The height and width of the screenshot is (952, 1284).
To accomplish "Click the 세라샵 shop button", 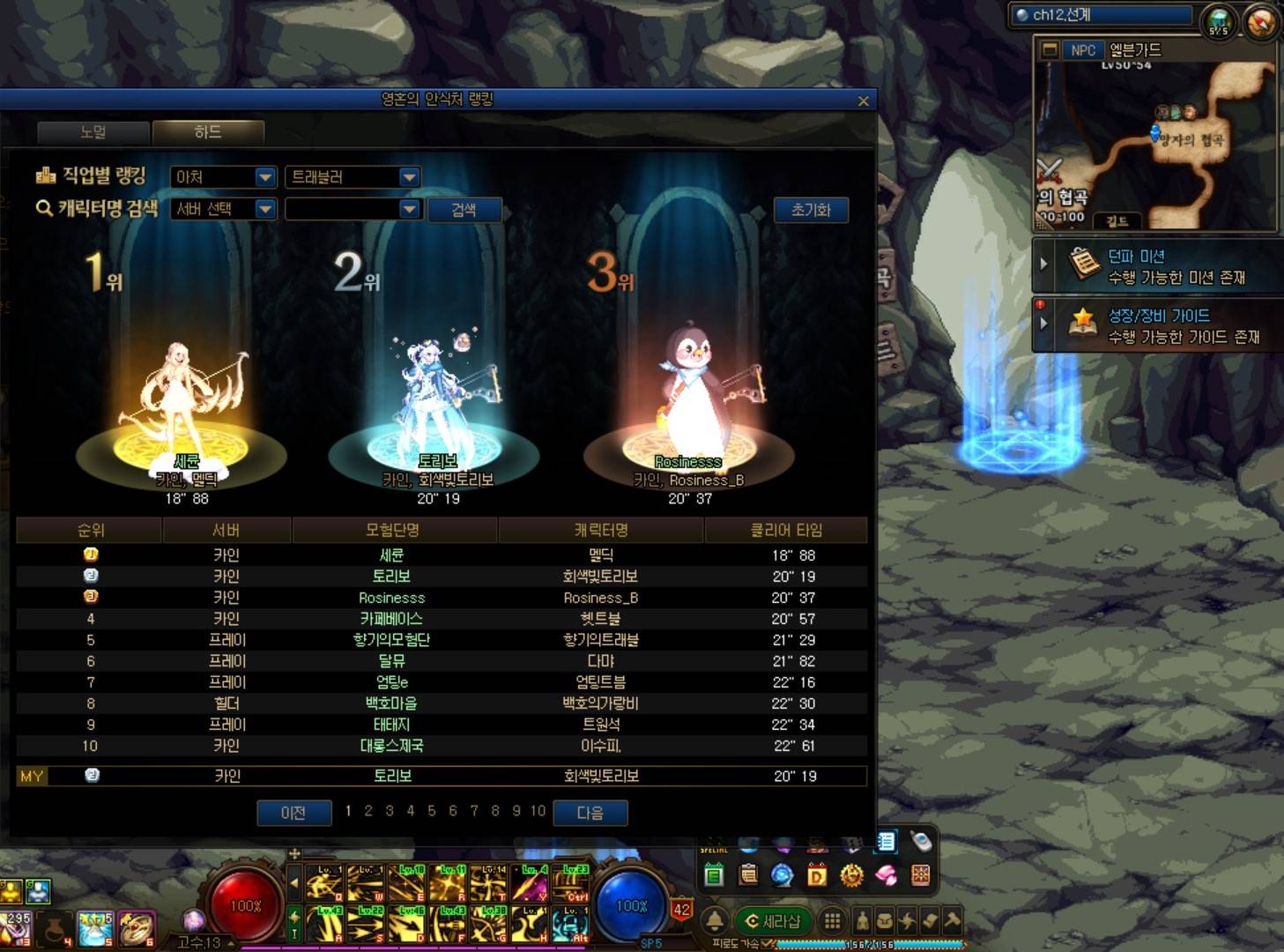I will (773, 921).
